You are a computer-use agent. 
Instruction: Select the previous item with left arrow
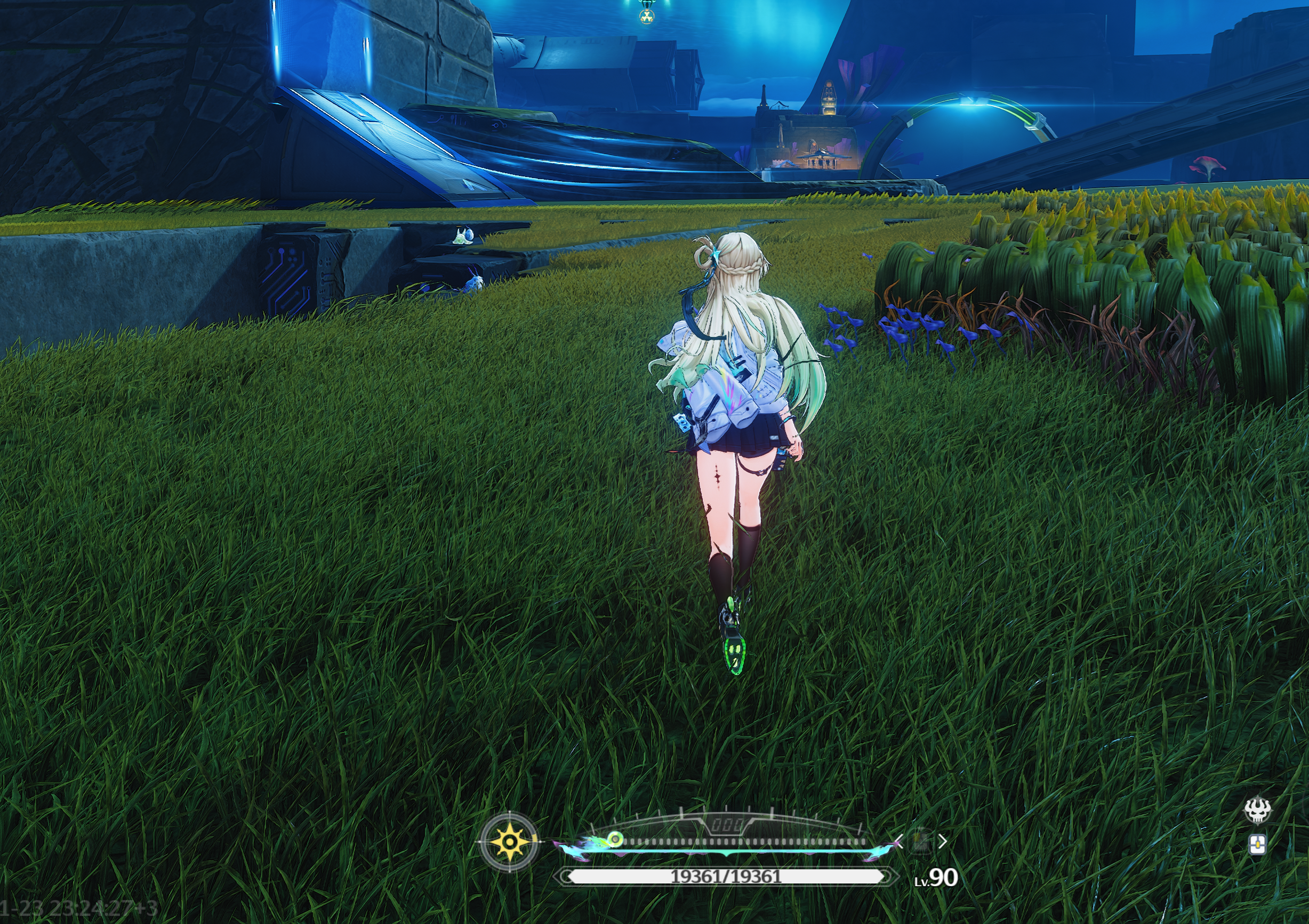click(899, 841)
